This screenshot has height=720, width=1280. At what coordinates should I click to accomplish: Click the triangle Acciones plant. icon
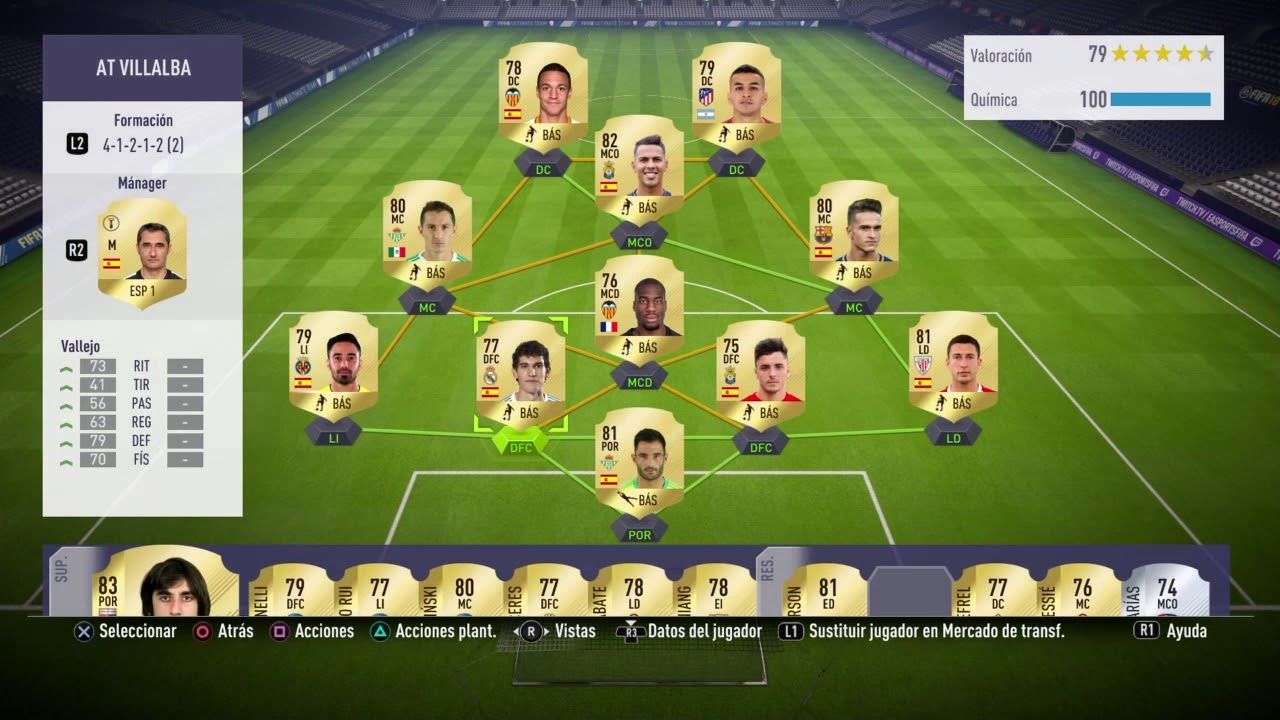tap(381, 631)
